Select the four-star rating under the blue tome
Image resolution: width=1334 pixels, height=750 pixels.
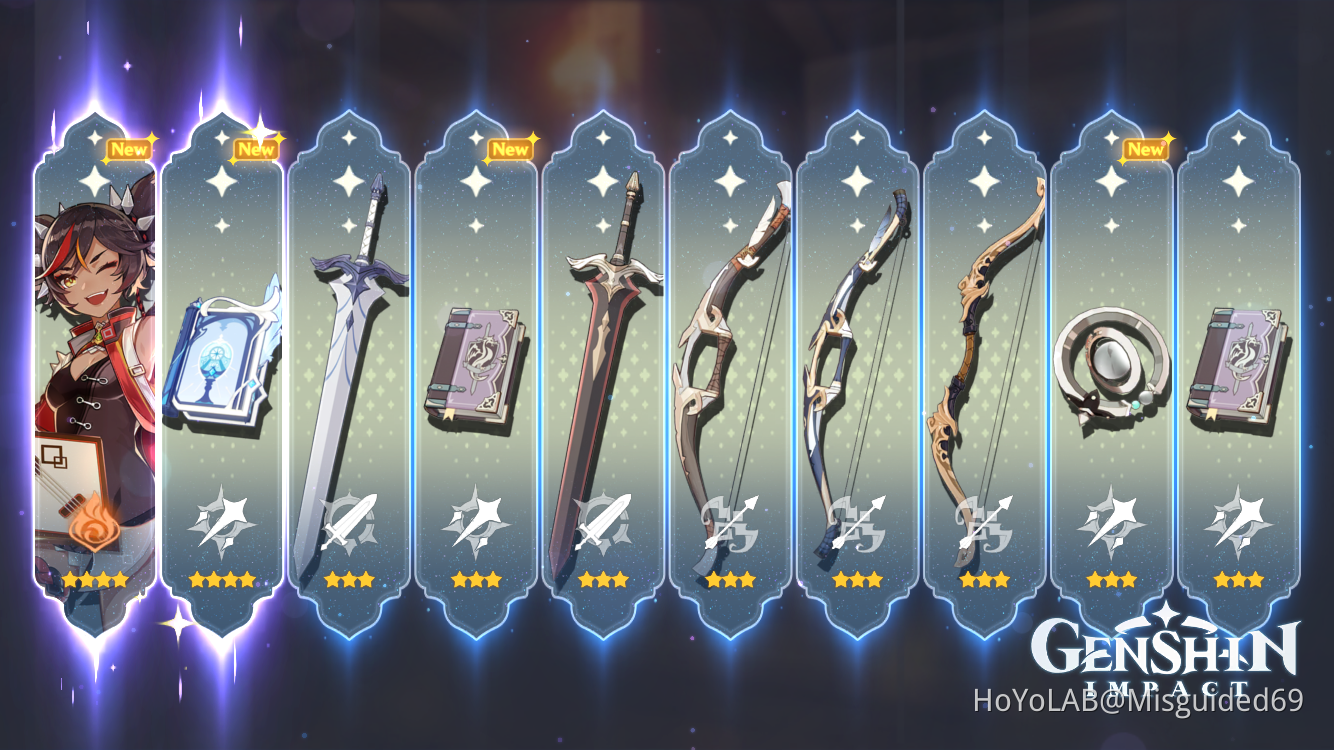(x=224, y=578)
